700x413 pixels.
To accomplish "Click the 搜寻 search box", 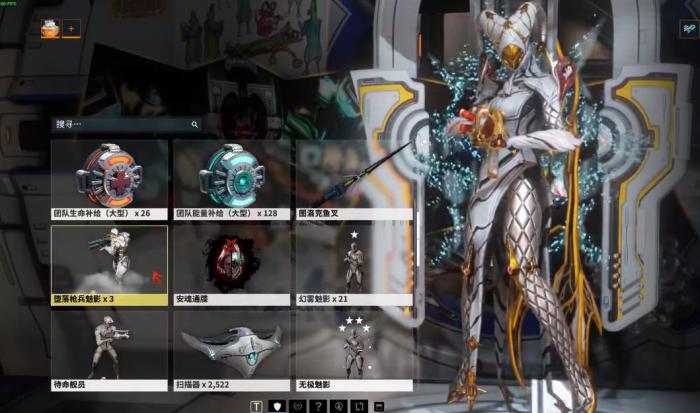I will 120,125.
